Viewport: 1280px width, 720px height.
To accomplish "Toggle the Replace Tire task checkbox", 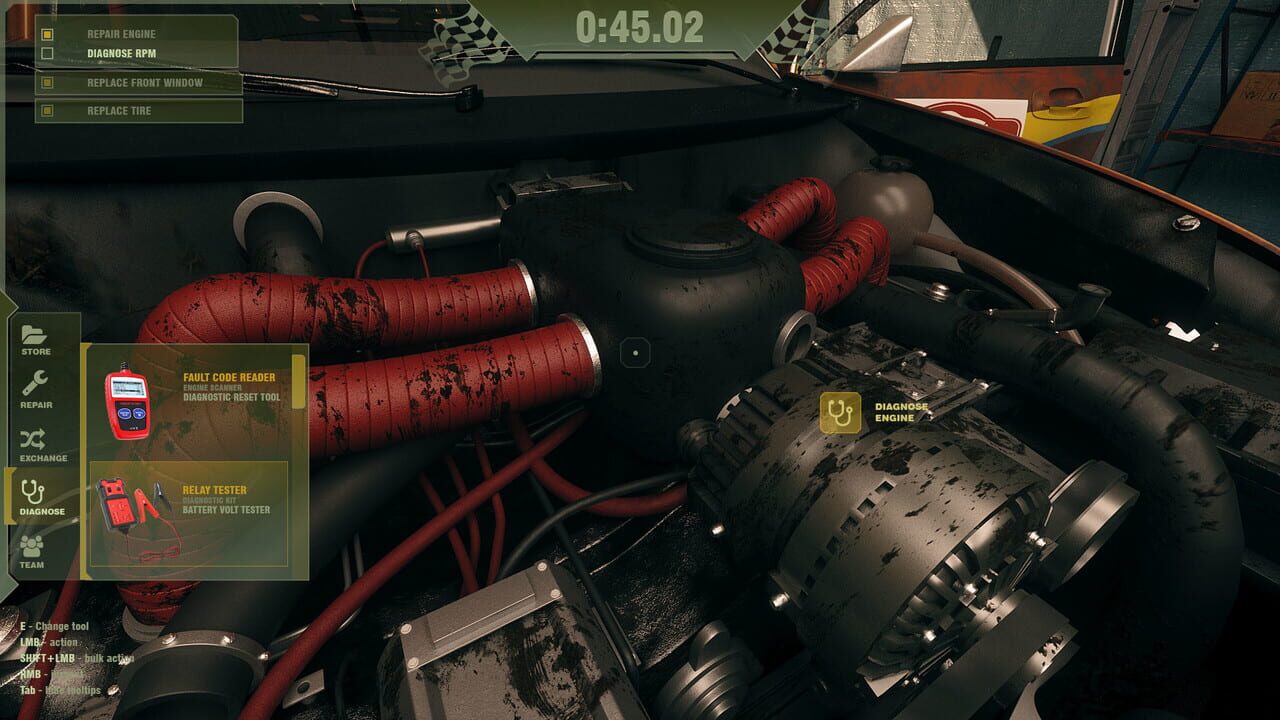I will coord(48,111).
